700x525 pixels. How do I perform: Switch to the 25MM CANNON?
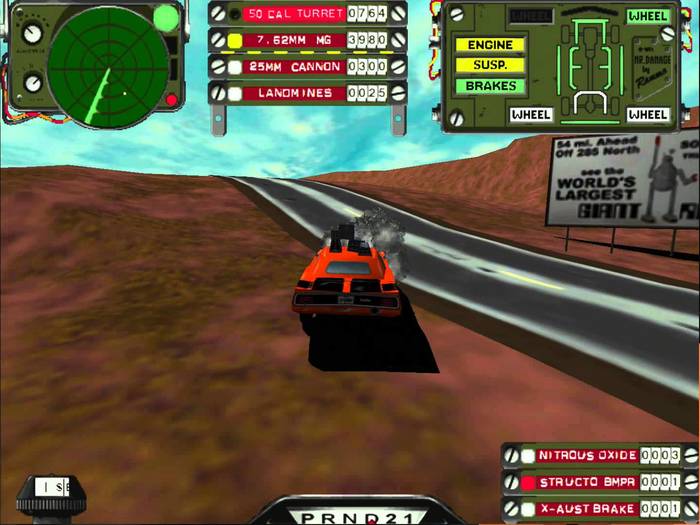tap(296, 66)
